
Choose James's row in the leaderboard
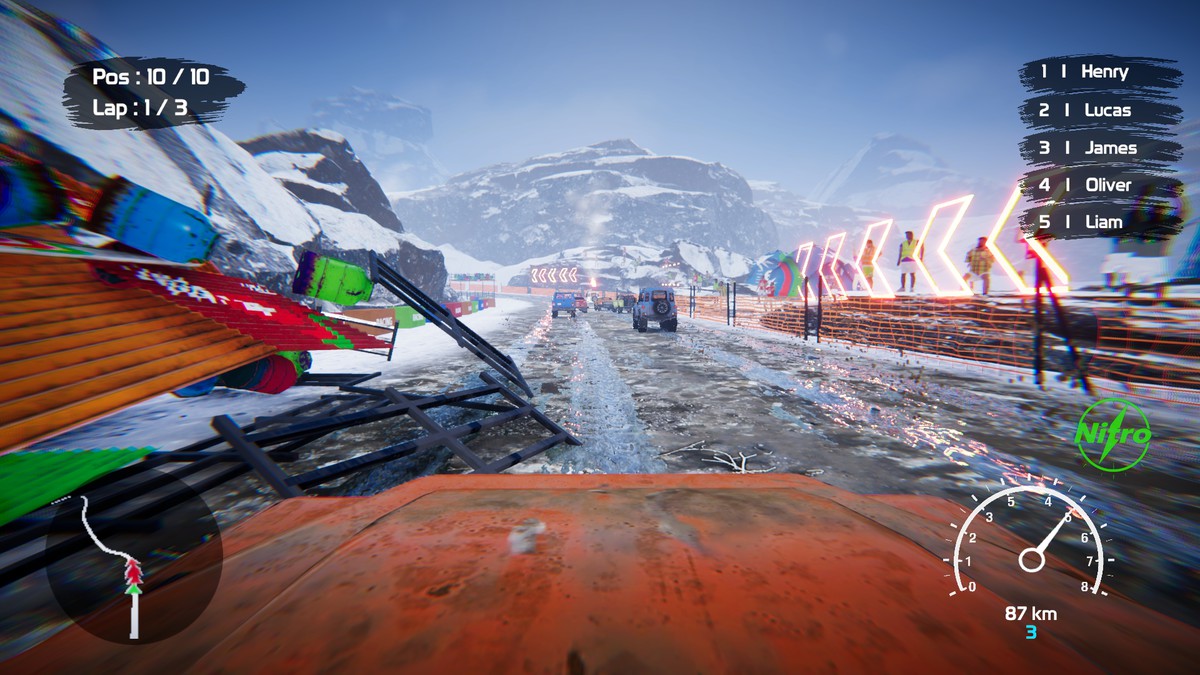click(x=1099, y=148)
